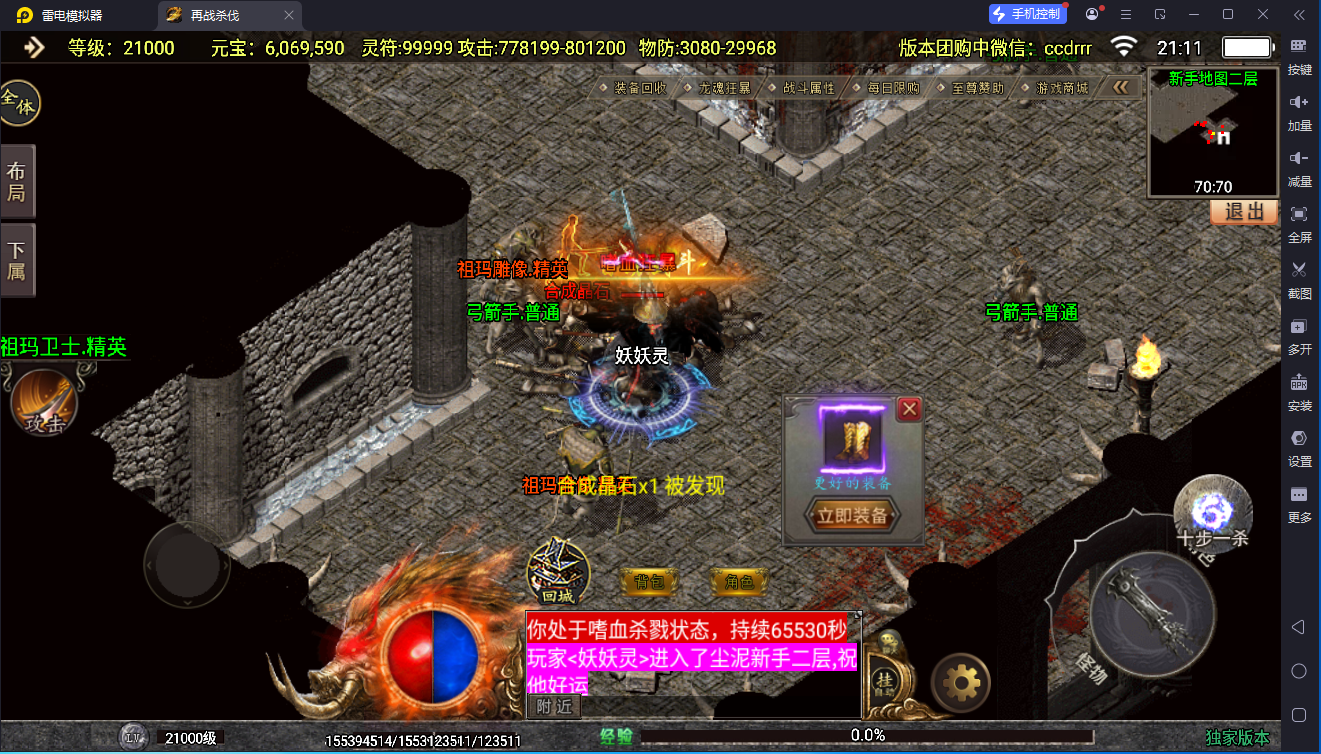The image size is (1321, 754).
Task: Open the 每日限购 daily limited purchases
Action: click(893, 88)
